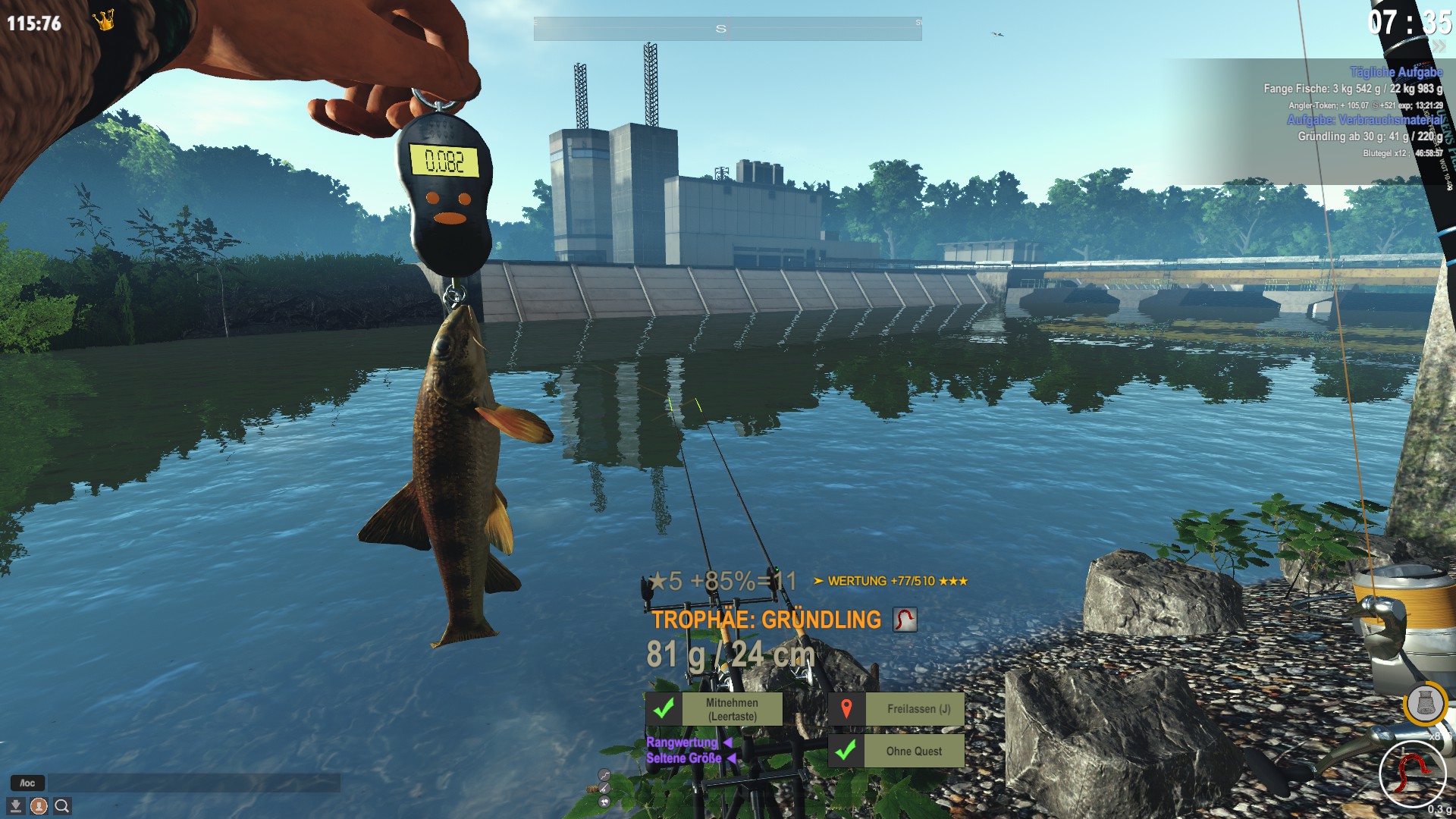Click the download arrow chat icon

tap(15, 806)
